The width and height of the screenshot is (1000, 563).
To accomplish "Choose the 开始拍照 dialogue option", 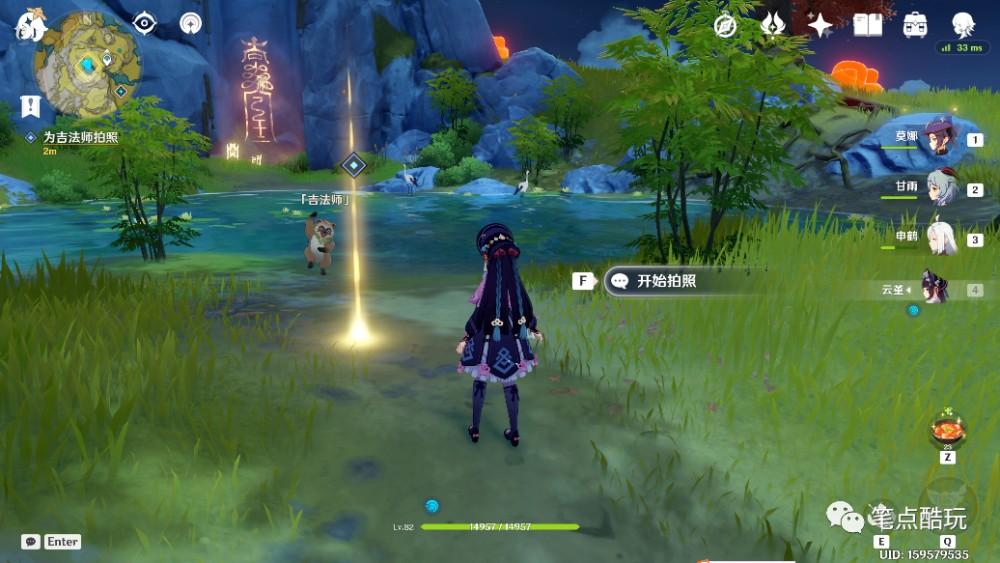I will 666,281.
